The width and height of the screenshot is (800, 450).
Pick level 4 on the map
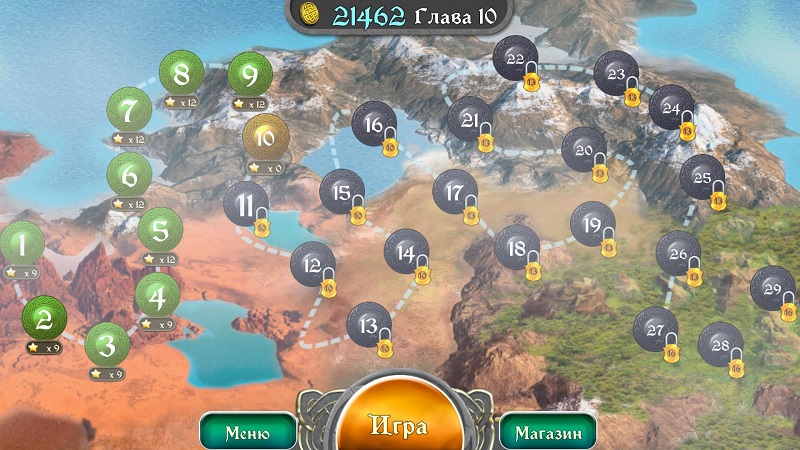click(x=157, y=295)
